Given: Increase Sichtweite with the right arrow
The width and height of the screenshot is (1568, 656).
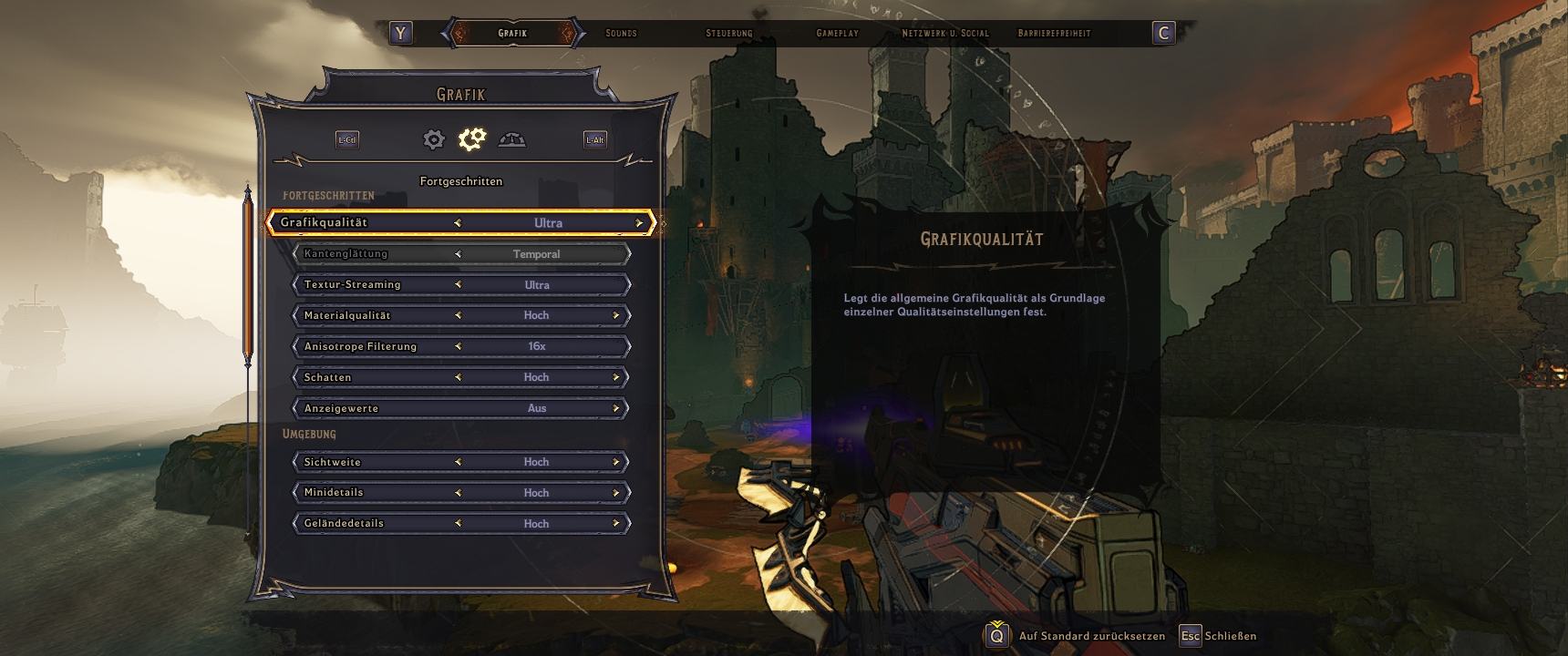Looking at the screenshot, I should tap(616, 463).
